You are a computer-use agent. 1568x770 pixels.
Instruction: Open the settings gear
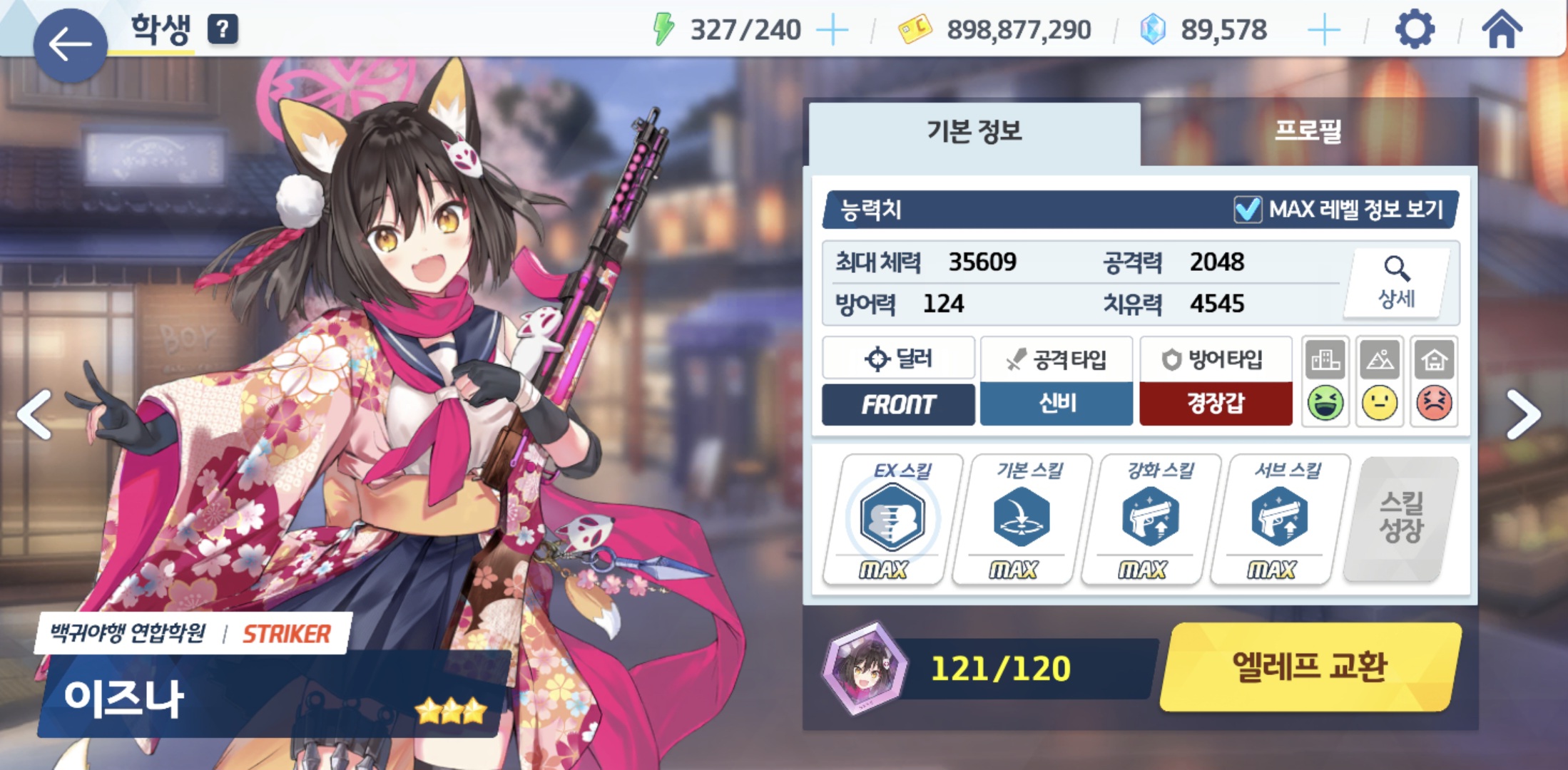1414,30
